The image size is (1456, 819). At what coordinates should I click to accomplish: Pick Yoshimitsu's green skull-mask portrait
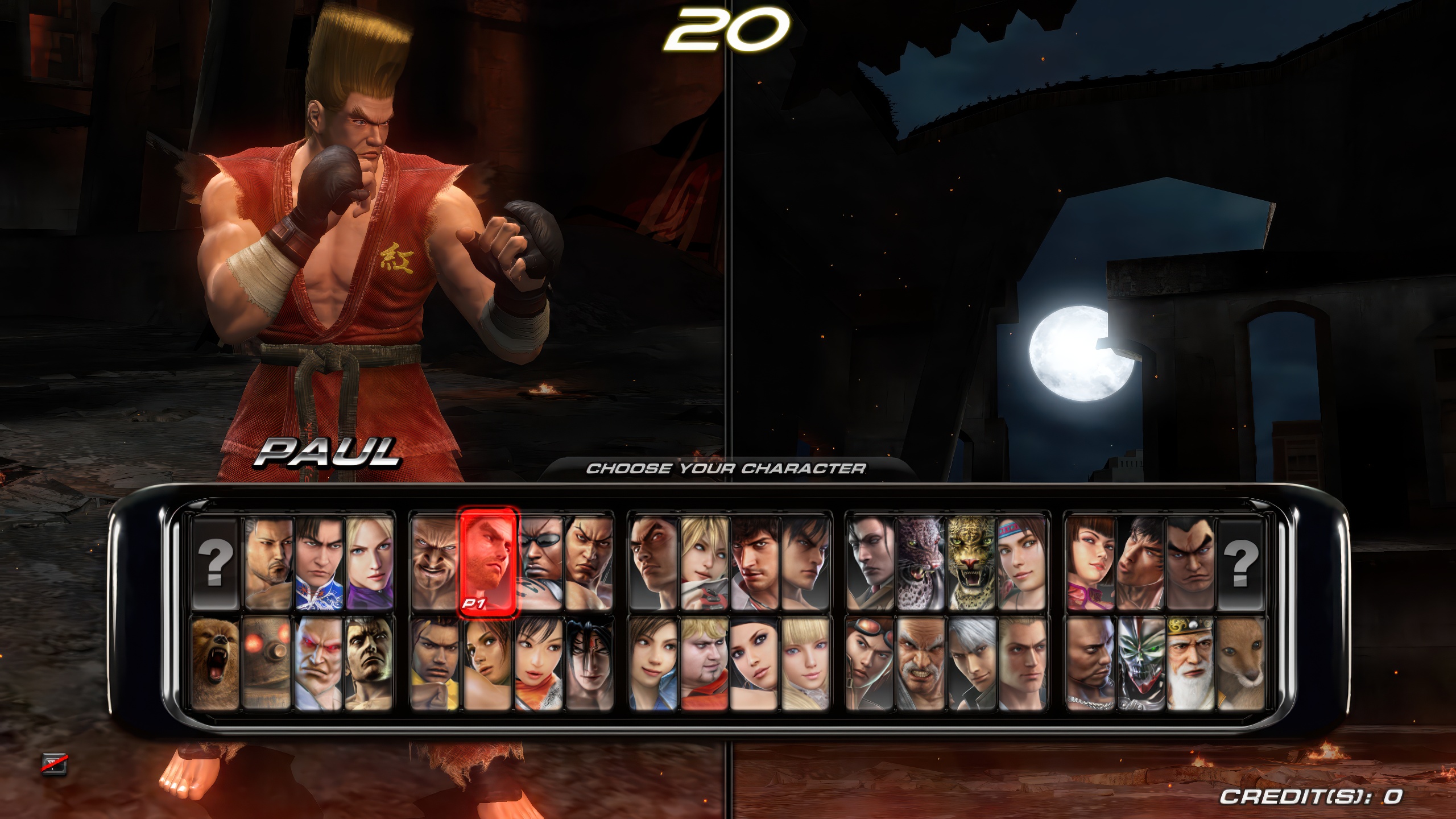point(1139,663)
